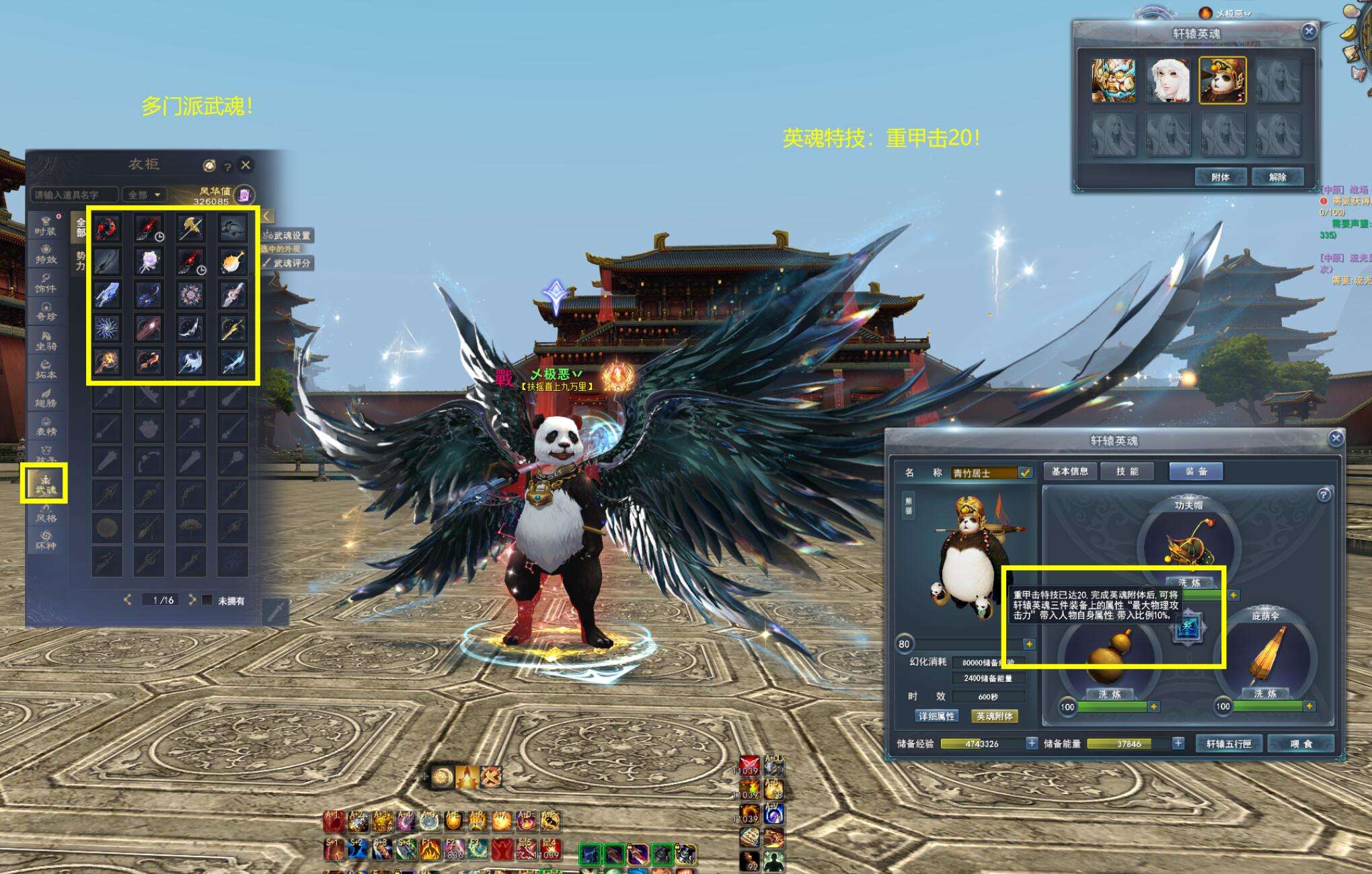
Task: Select the 武魂 weapon soul category
Action: point(44,484)
